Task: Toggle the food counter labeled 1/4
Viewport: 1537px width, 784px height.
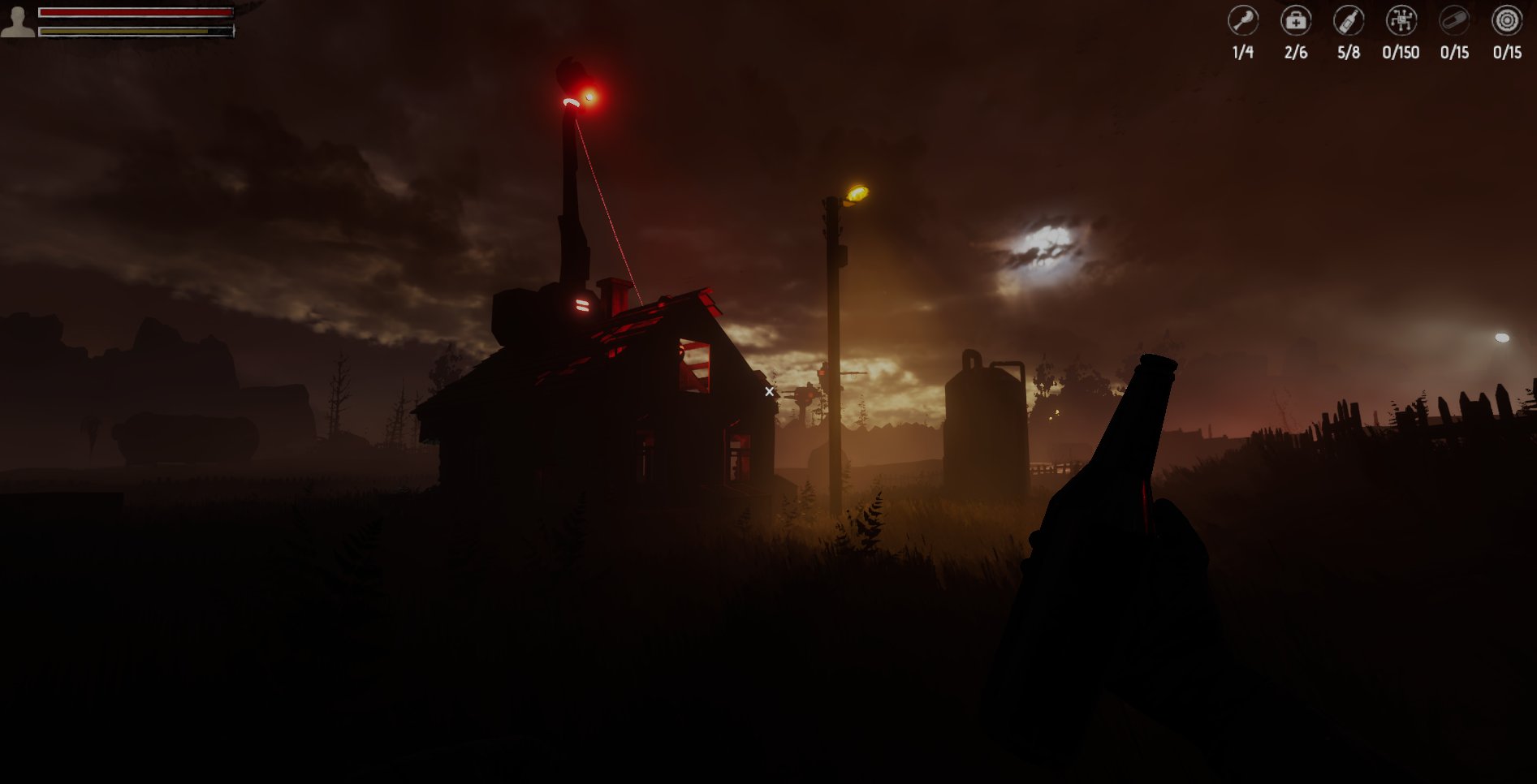Action: 1243,54
